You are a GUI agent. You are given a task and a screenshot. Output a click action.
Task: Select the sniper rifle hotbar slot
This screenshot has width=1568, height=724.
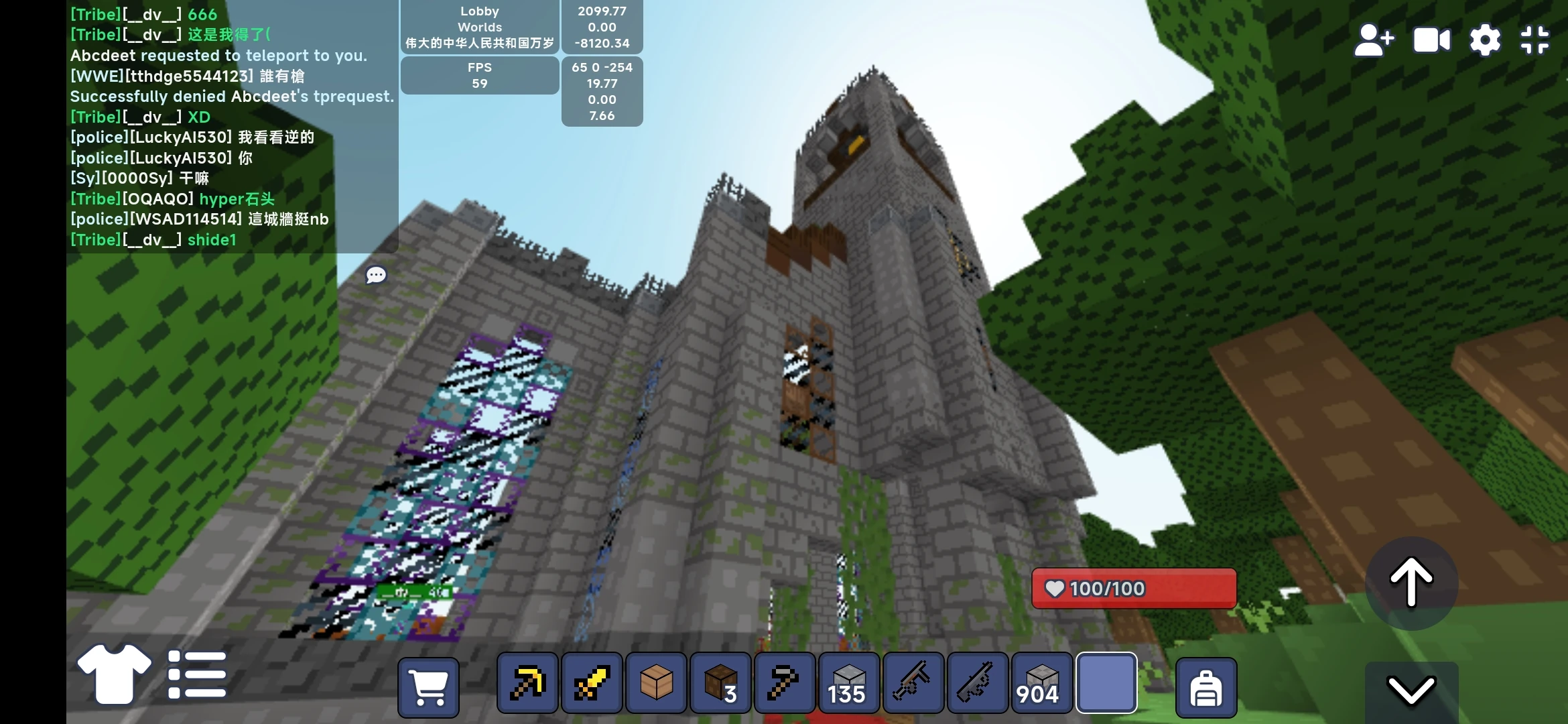[976, 683]
